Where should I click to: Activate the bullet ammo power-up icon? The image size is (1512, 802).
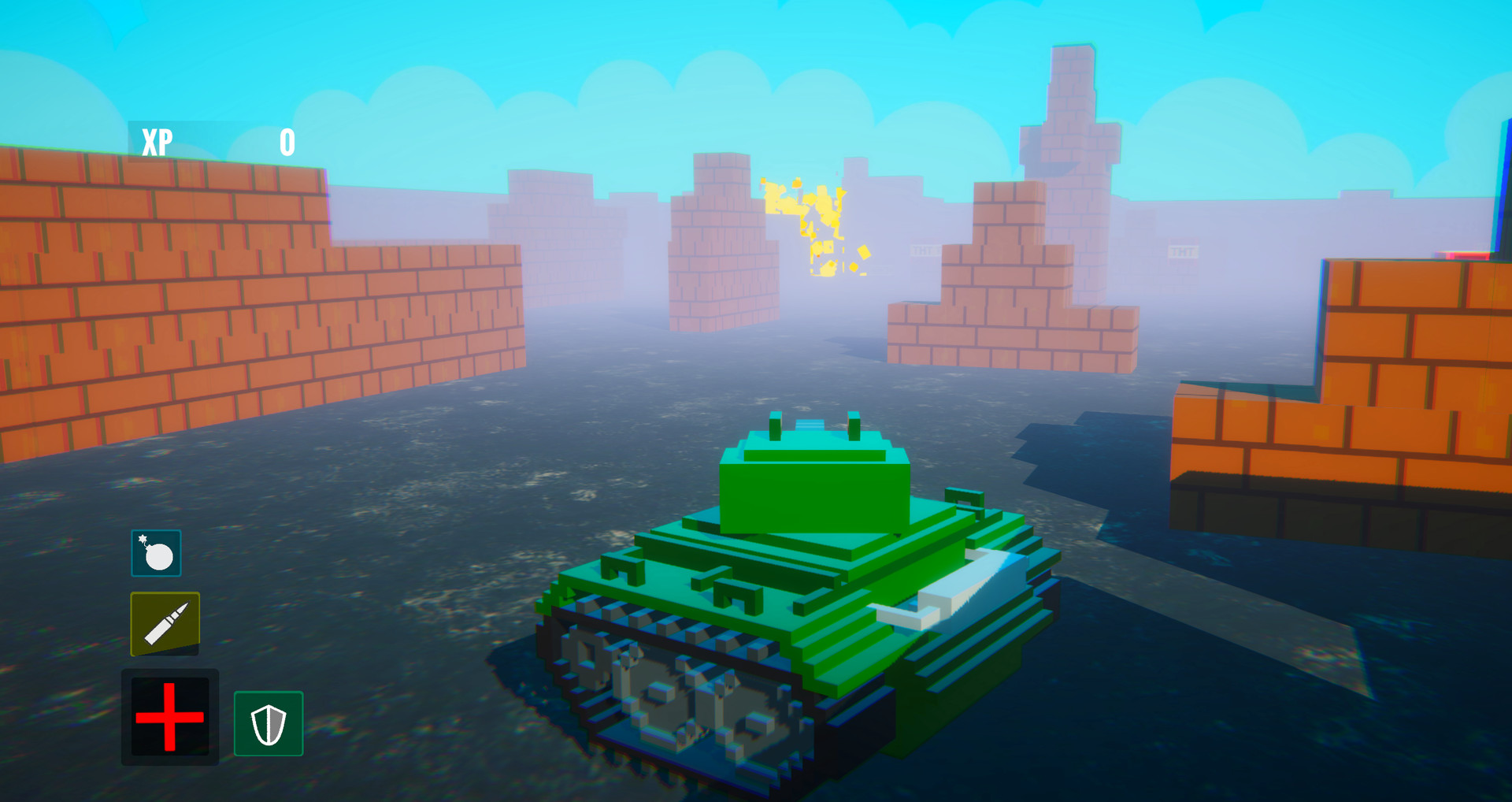tap(165, 623)
